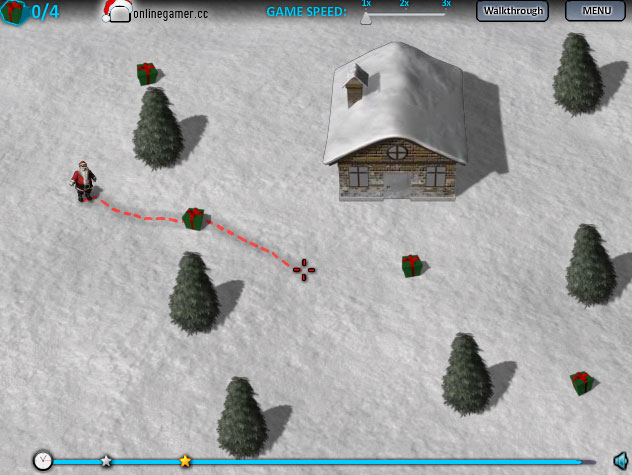This screenshot has width=632, height=475.
Task: Set game speed to 3x on slider
Action: pos(445,15)
